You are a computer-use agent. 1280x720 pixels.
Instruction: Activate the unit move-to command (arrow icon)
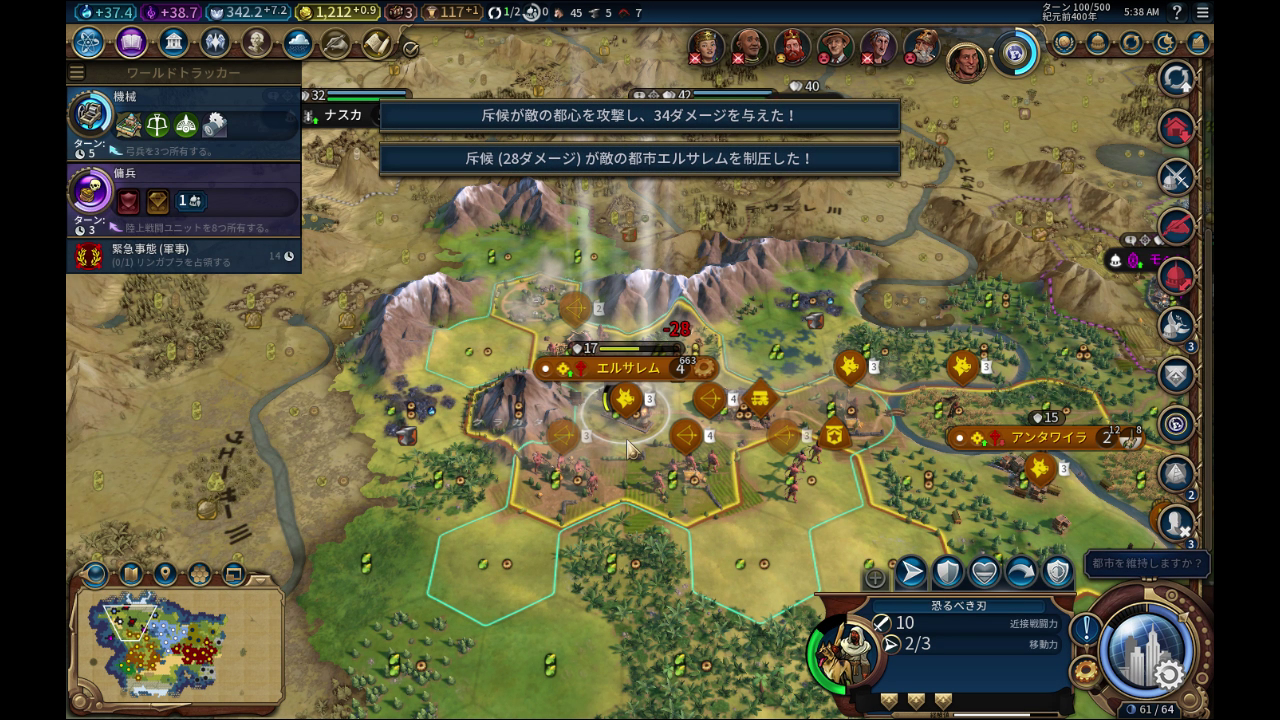(x=910, y=572)
